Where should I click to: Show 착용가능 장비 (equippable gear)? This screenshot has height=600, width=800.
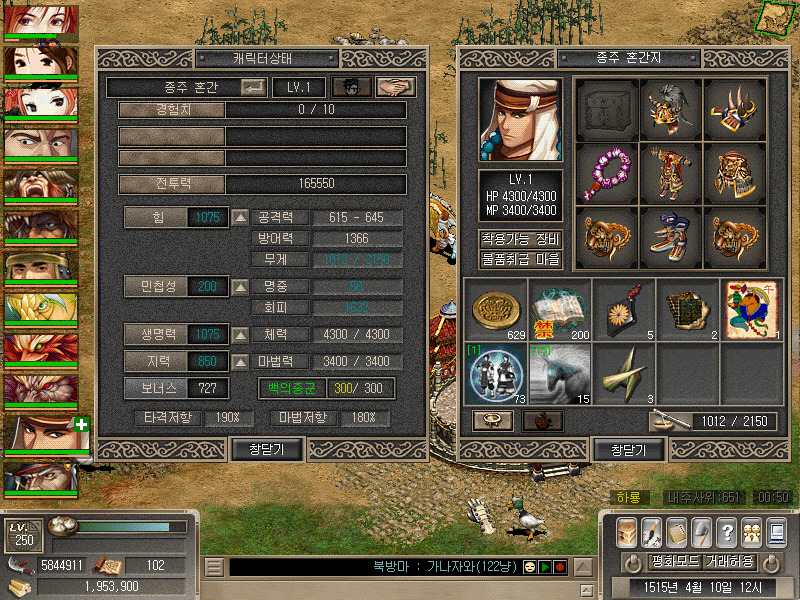point(520,239)
